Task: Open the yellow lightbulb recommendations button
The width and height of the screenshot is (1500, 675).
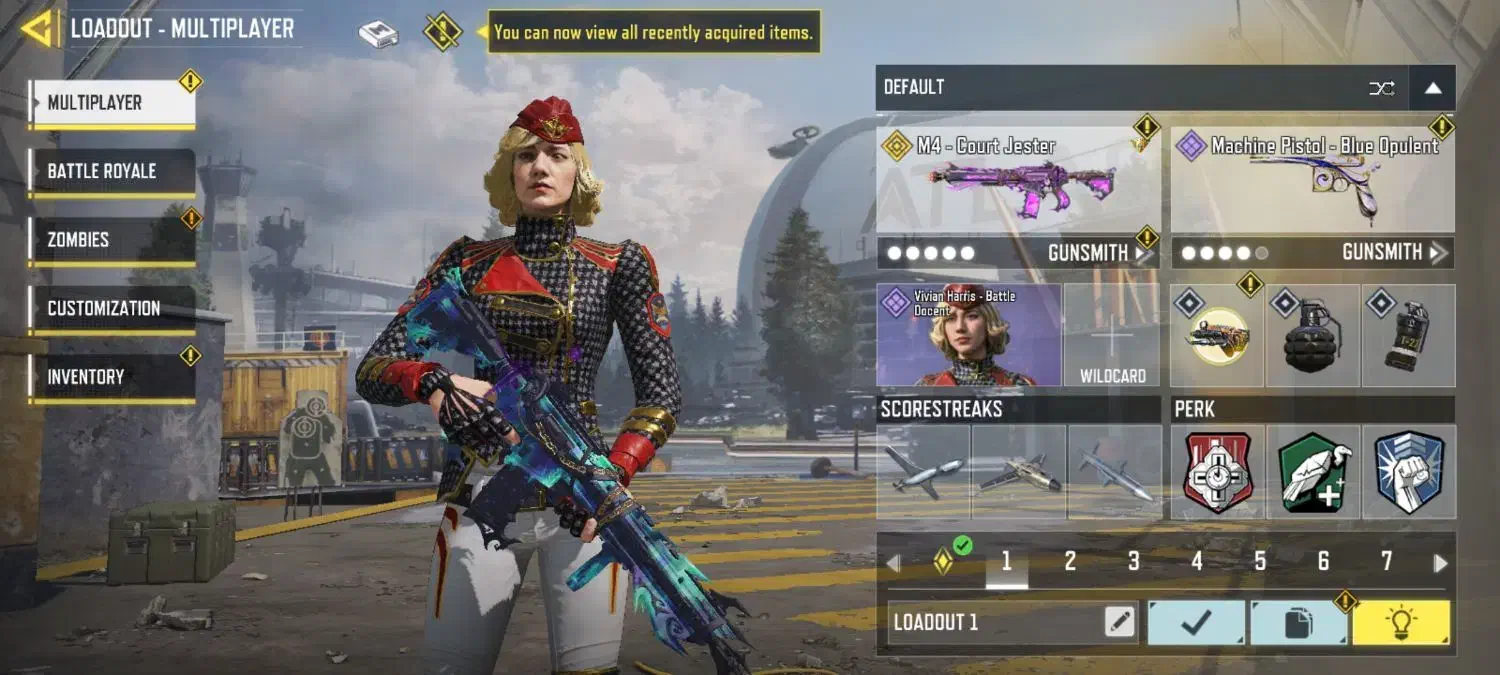Action: point(1400,623)
